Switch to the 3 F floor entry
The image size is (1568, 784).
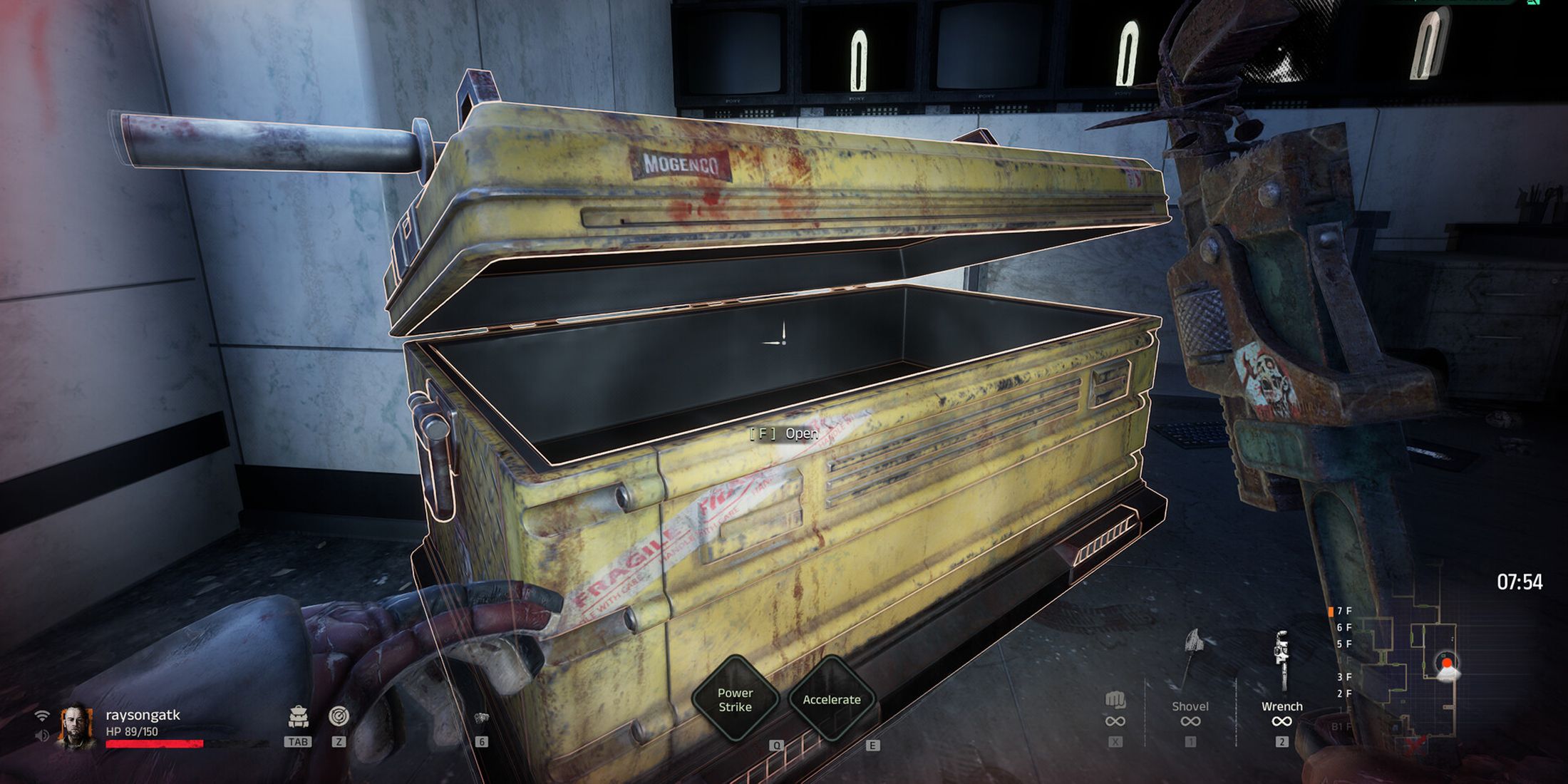(x=1343, y=677)
